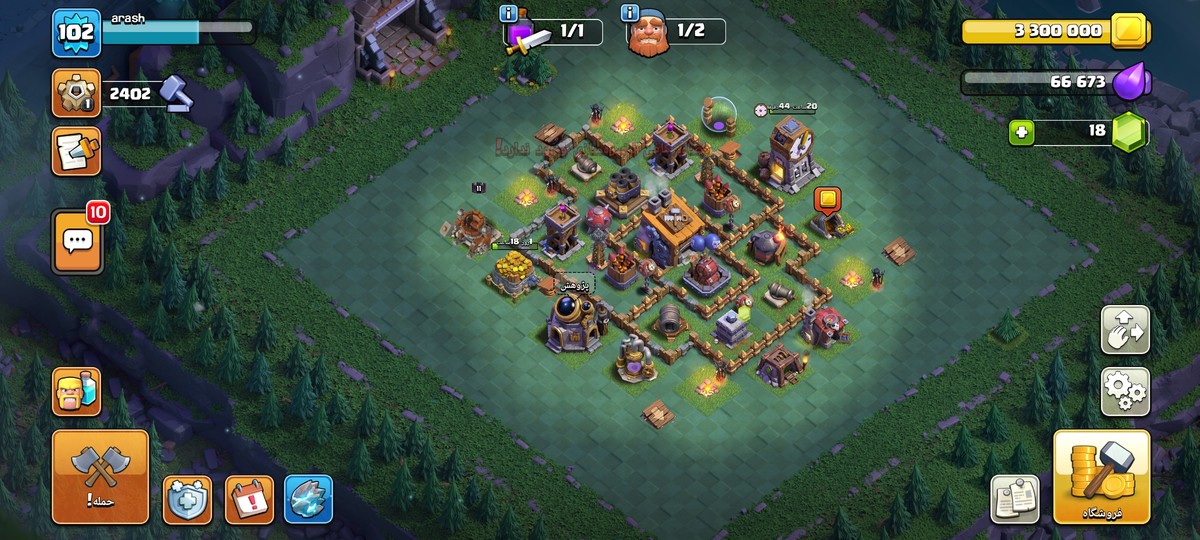Open the quests scroll icon

77,152
